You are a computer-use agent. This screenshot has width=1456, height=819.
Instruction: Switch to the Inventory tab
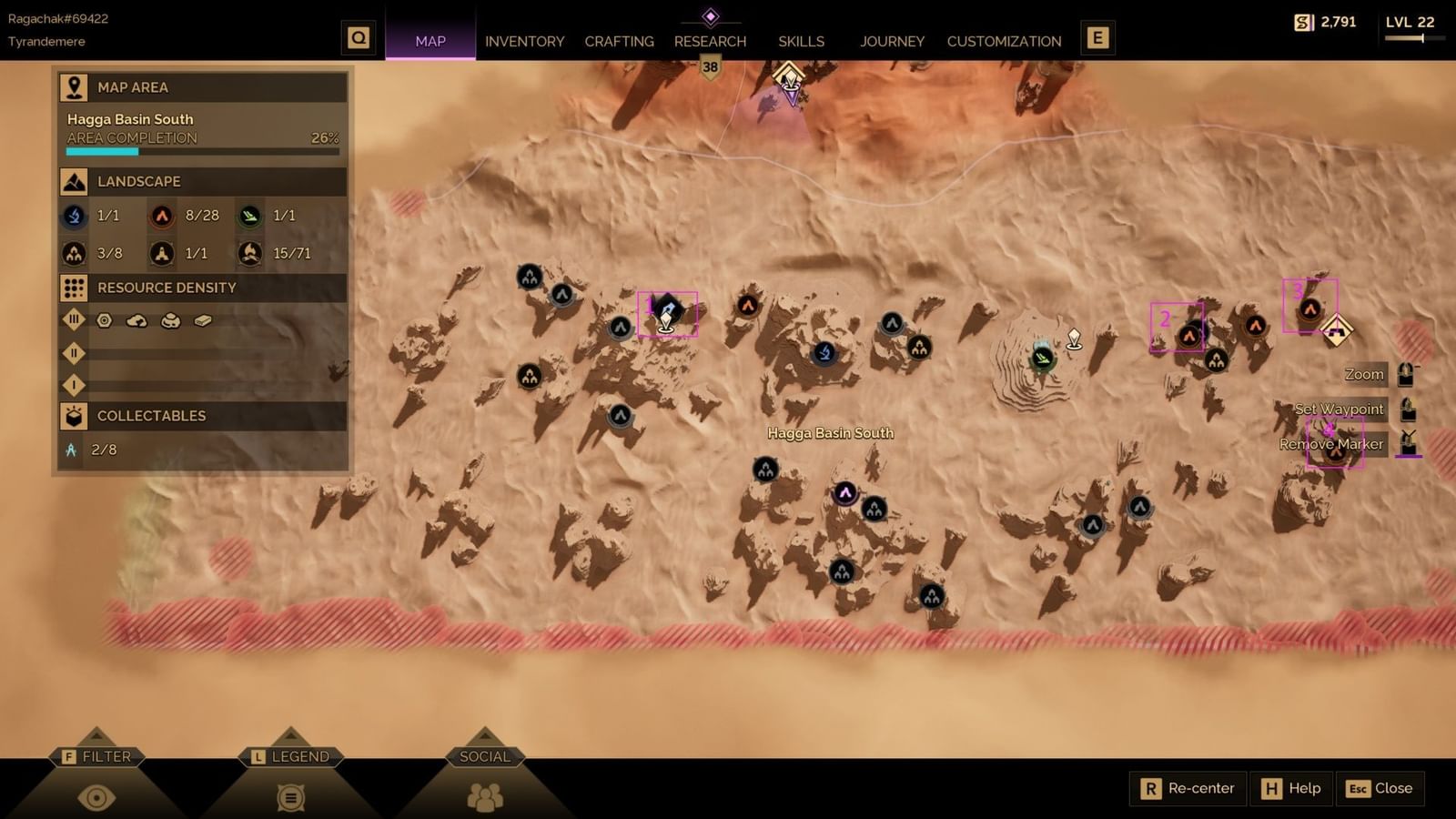pos(525,41)
